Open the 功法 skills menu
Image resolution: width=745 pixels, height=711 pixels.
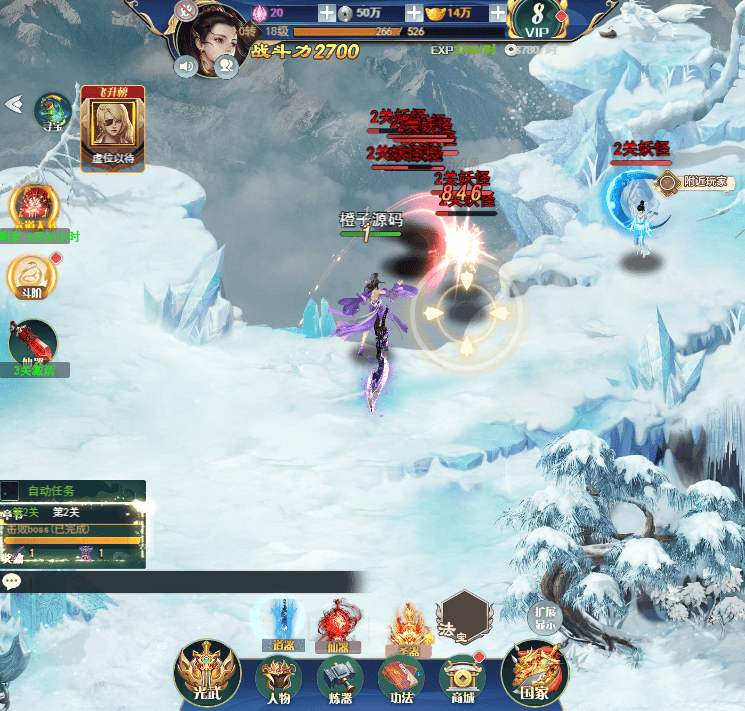[401, 679]
